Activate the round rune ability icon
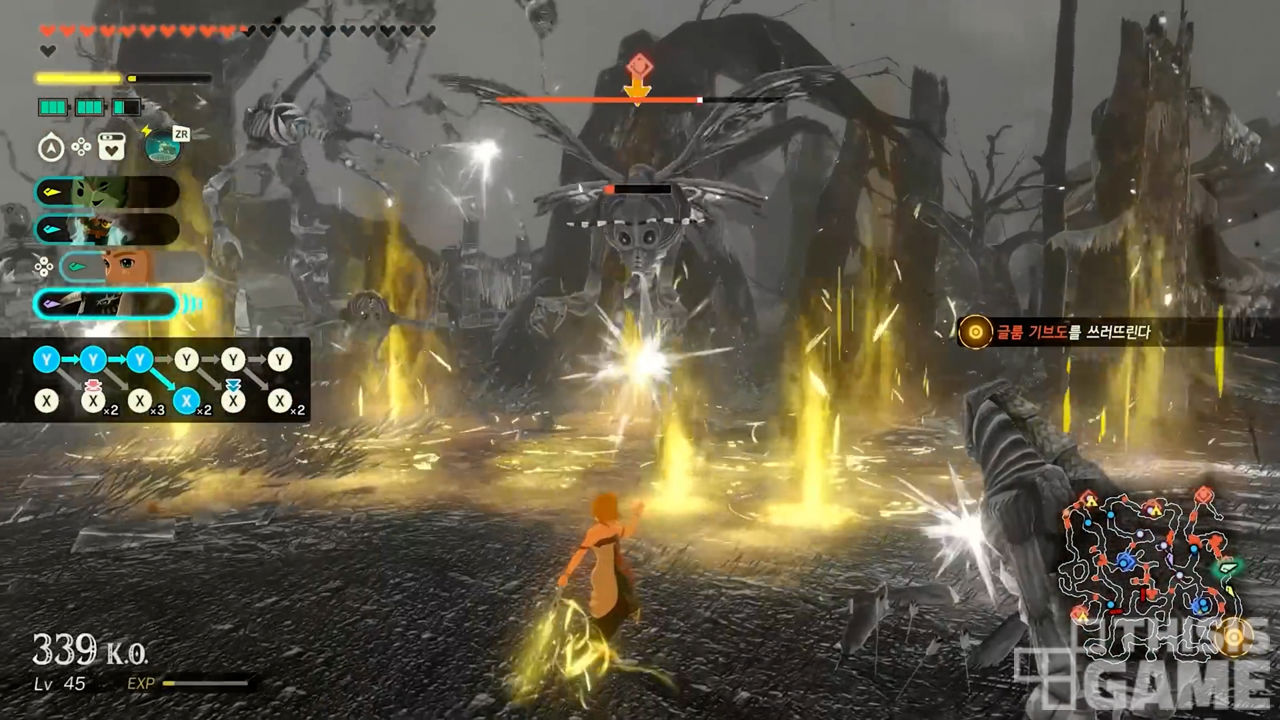1280x720 pixels. point(162,147)
